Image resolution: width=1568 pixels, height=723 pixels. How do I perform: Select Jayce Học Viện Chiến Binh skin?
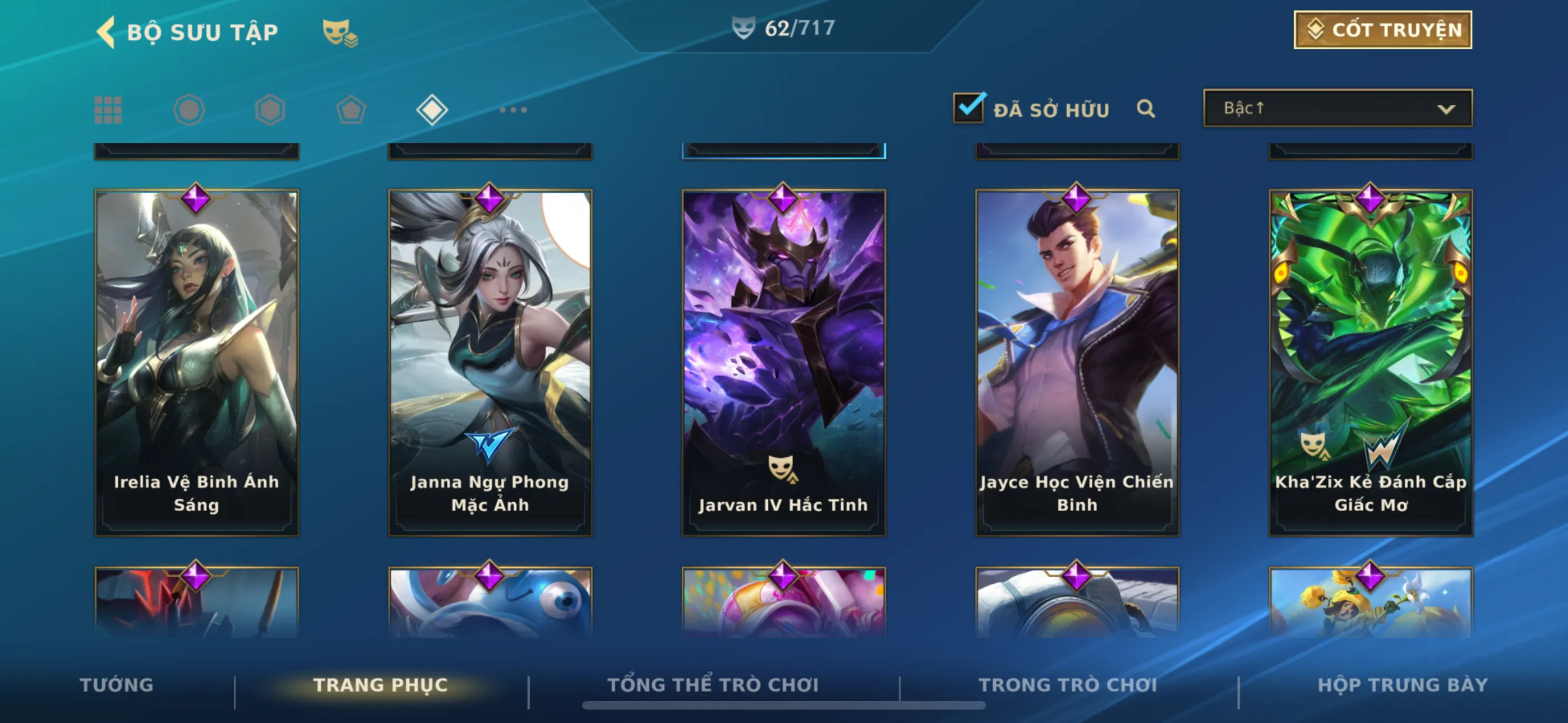pos(1077,363)
